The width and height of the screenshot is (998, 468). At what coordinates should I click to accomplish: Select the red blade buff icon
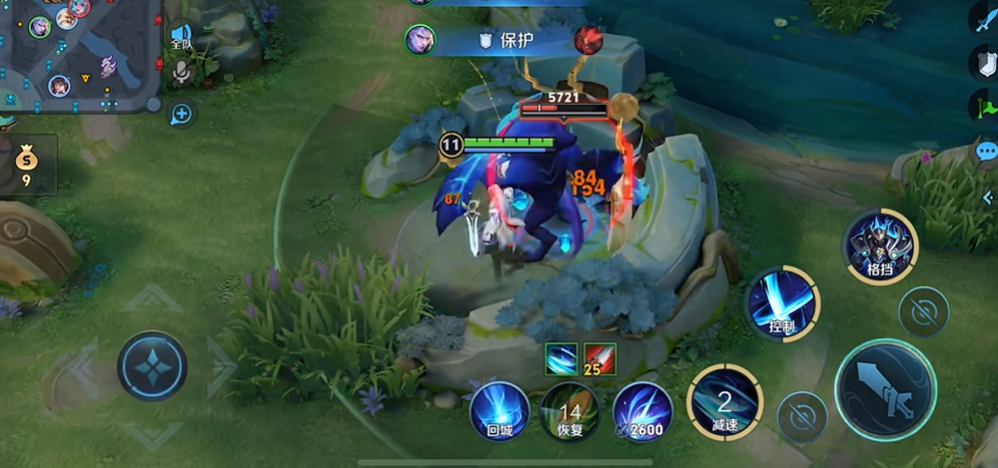tap(600, 357)
